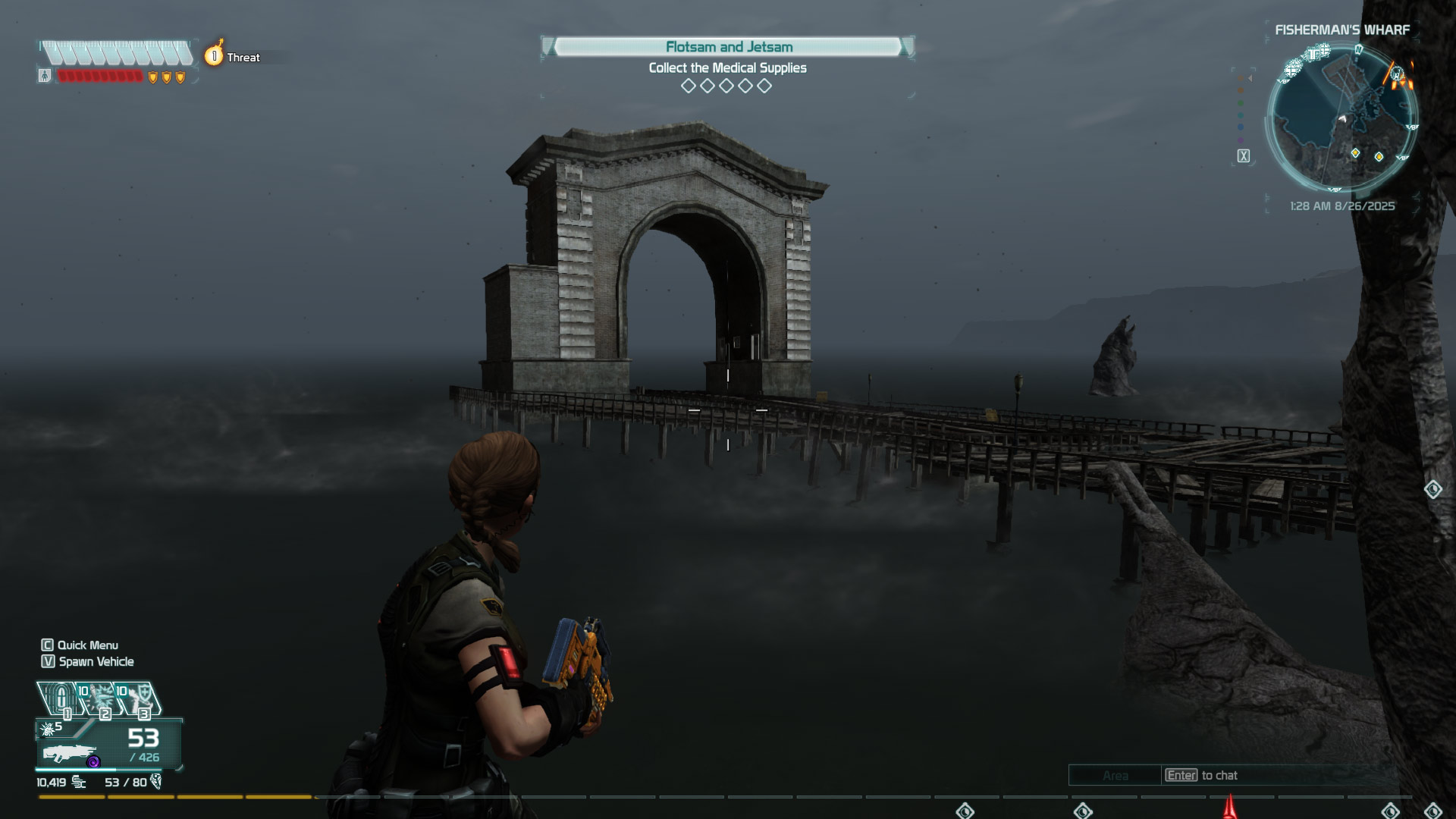Click the Area chat input box
This screenshot has width=1456, height=819.
pos(1115,775)
